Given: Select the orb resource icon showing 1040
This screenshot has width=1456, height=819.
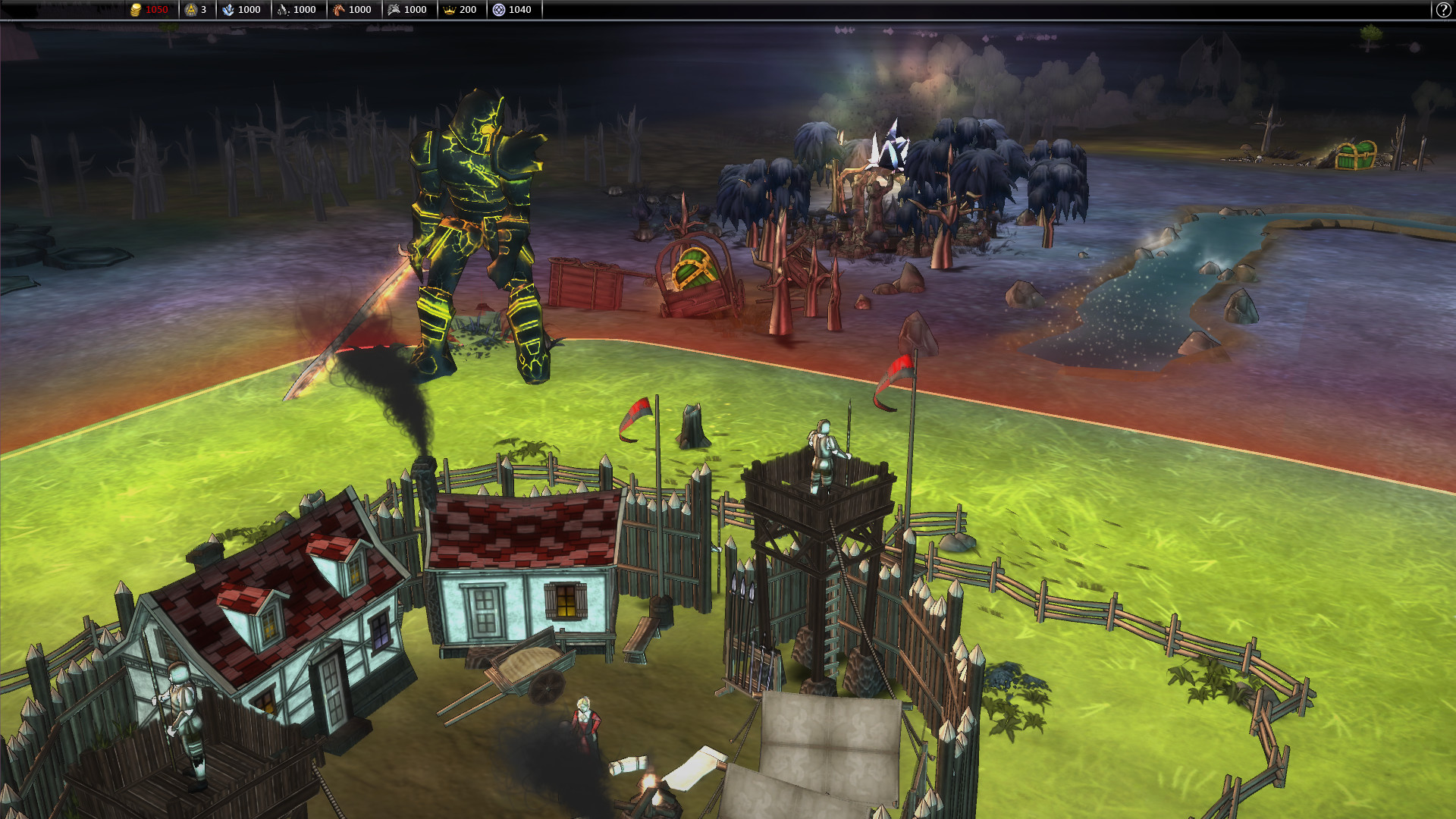Looking at the screenshot, I should [499, 9].
